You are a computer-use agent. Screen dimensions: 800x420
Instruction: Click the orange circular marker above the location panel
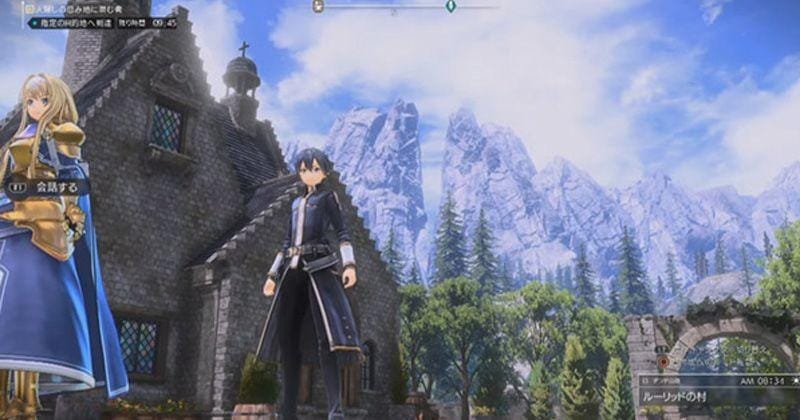point(663,360)
